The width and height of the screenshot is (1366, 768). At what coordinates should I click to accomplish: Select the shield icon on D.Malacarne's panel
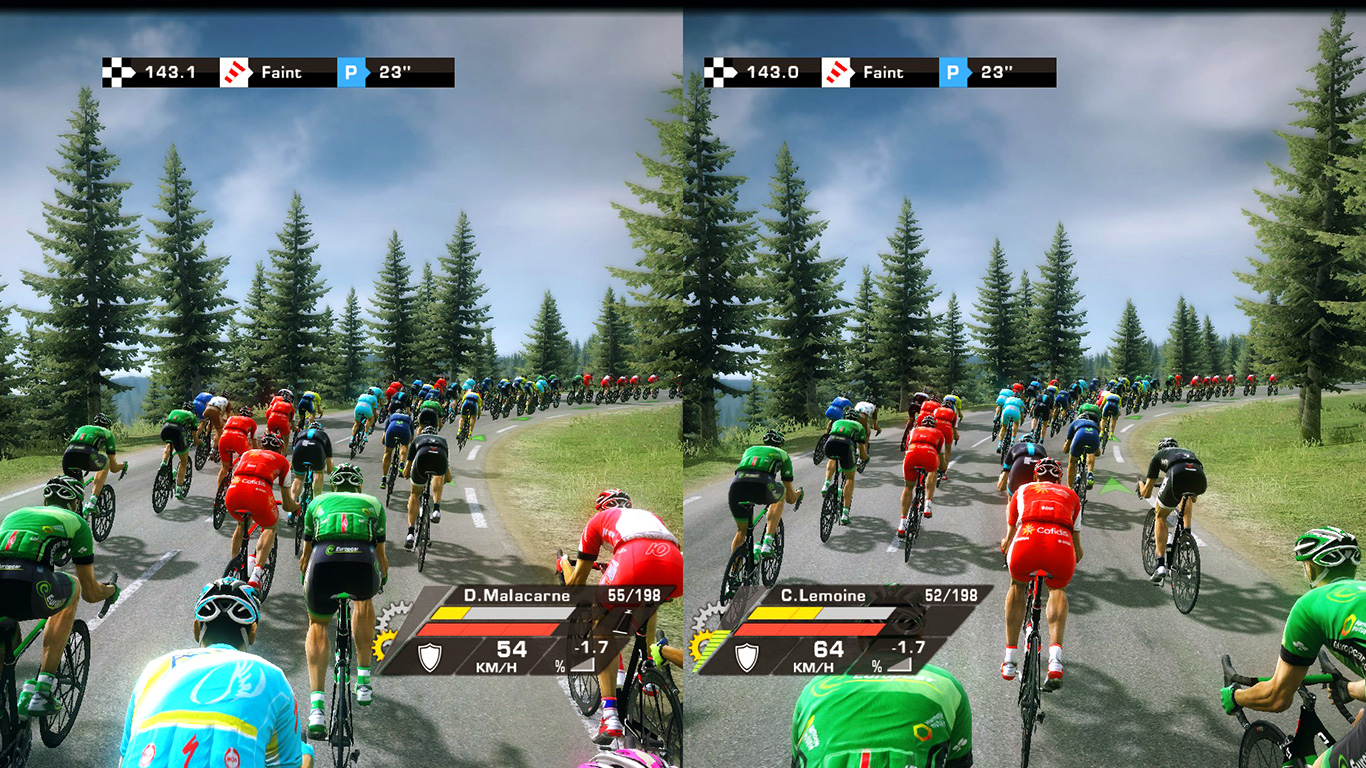(431, 657)
